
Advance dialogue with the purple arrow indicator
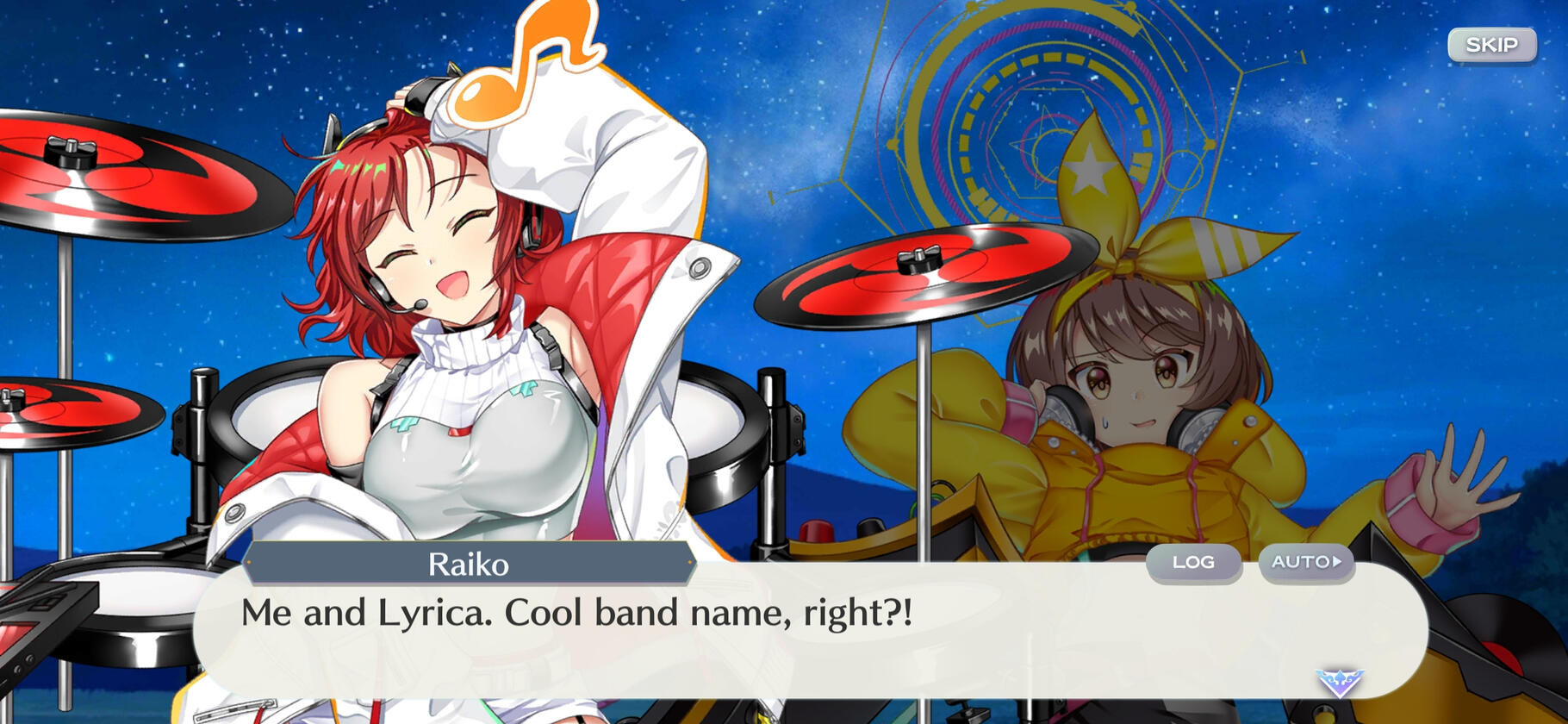point(1339,683)
